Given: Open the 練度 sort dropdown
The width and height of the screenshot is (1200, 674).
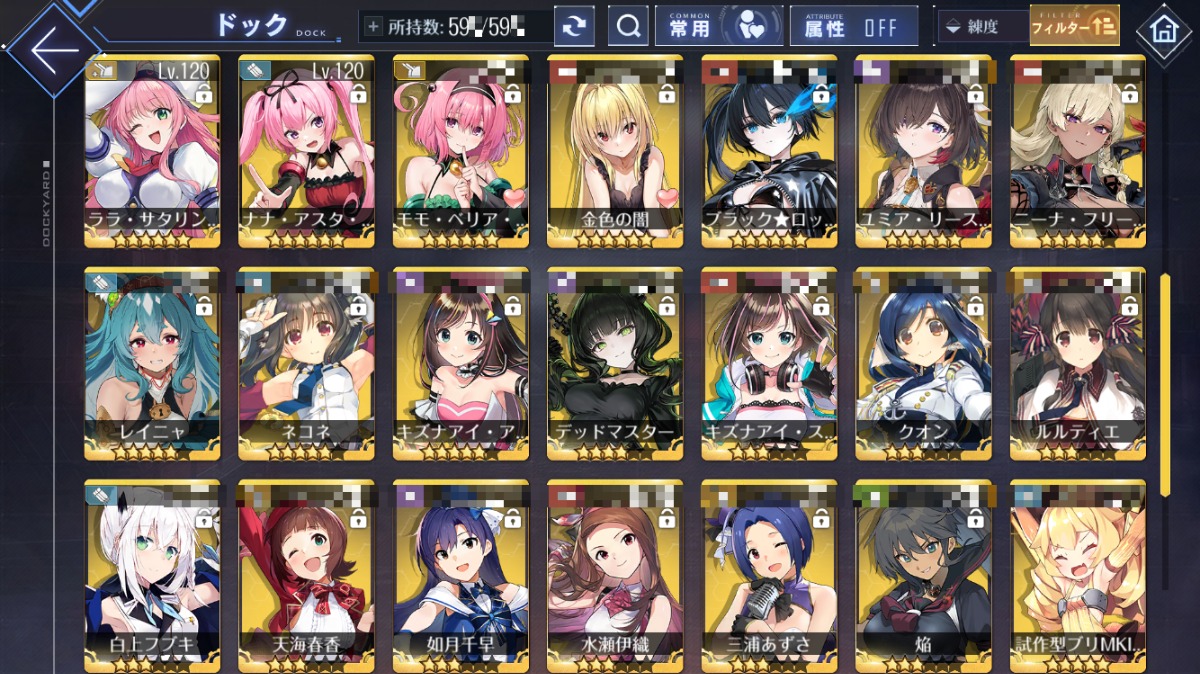Looking at the screenshot, I should tap(982, 27).
